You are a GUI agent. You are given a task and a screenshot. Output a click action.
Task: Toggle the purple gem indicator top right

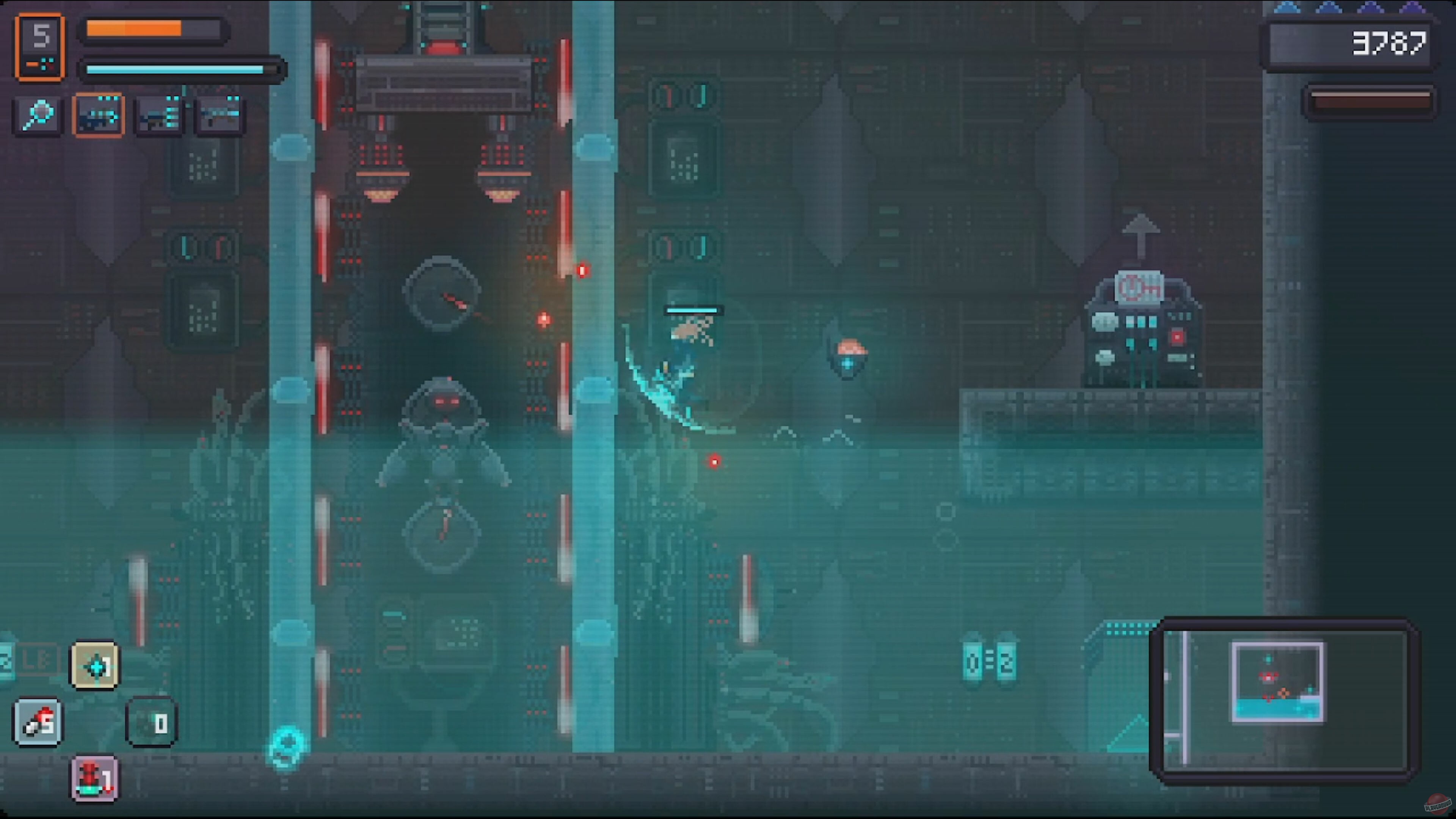pyautogui.click(x=1414, y=8)
